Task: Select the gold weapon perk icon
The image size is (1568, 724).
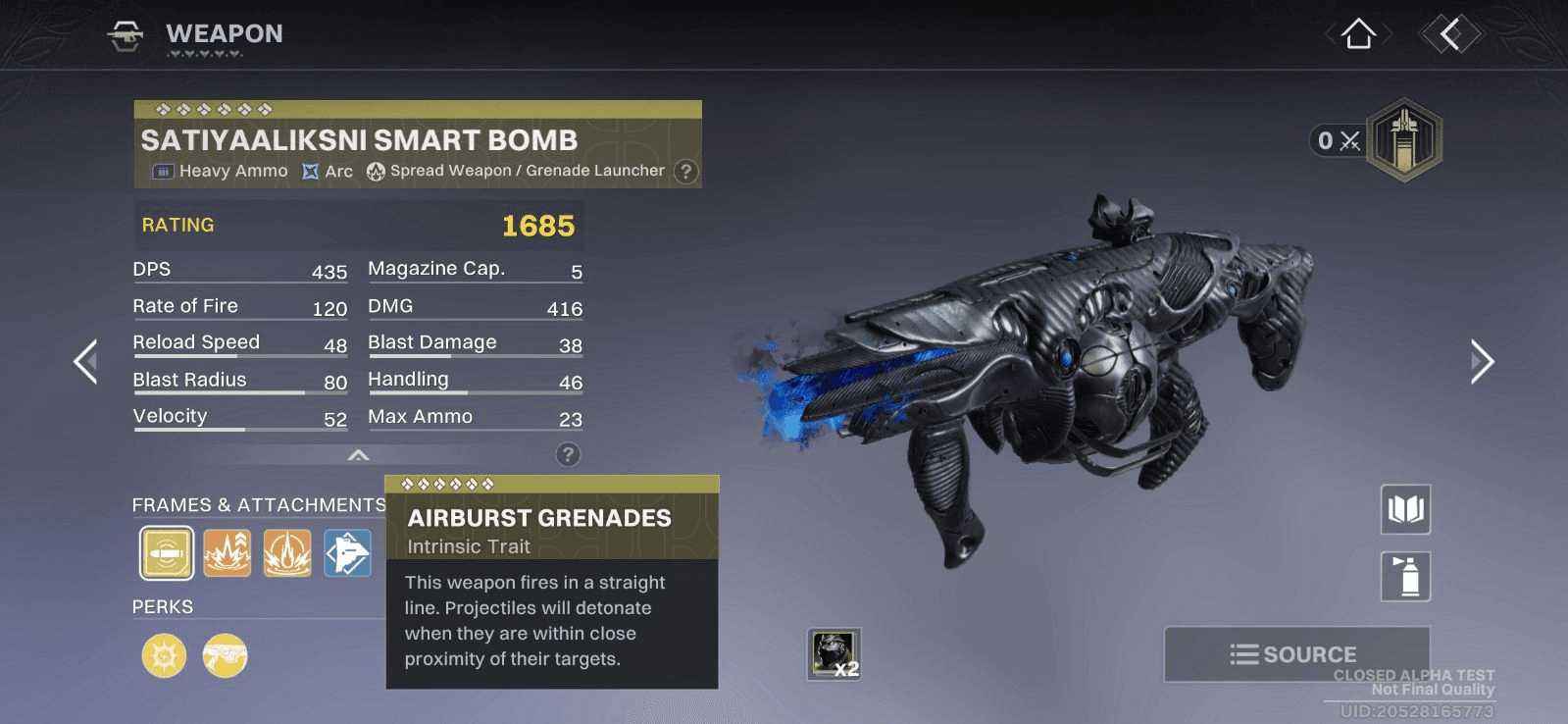Action: 225,655
